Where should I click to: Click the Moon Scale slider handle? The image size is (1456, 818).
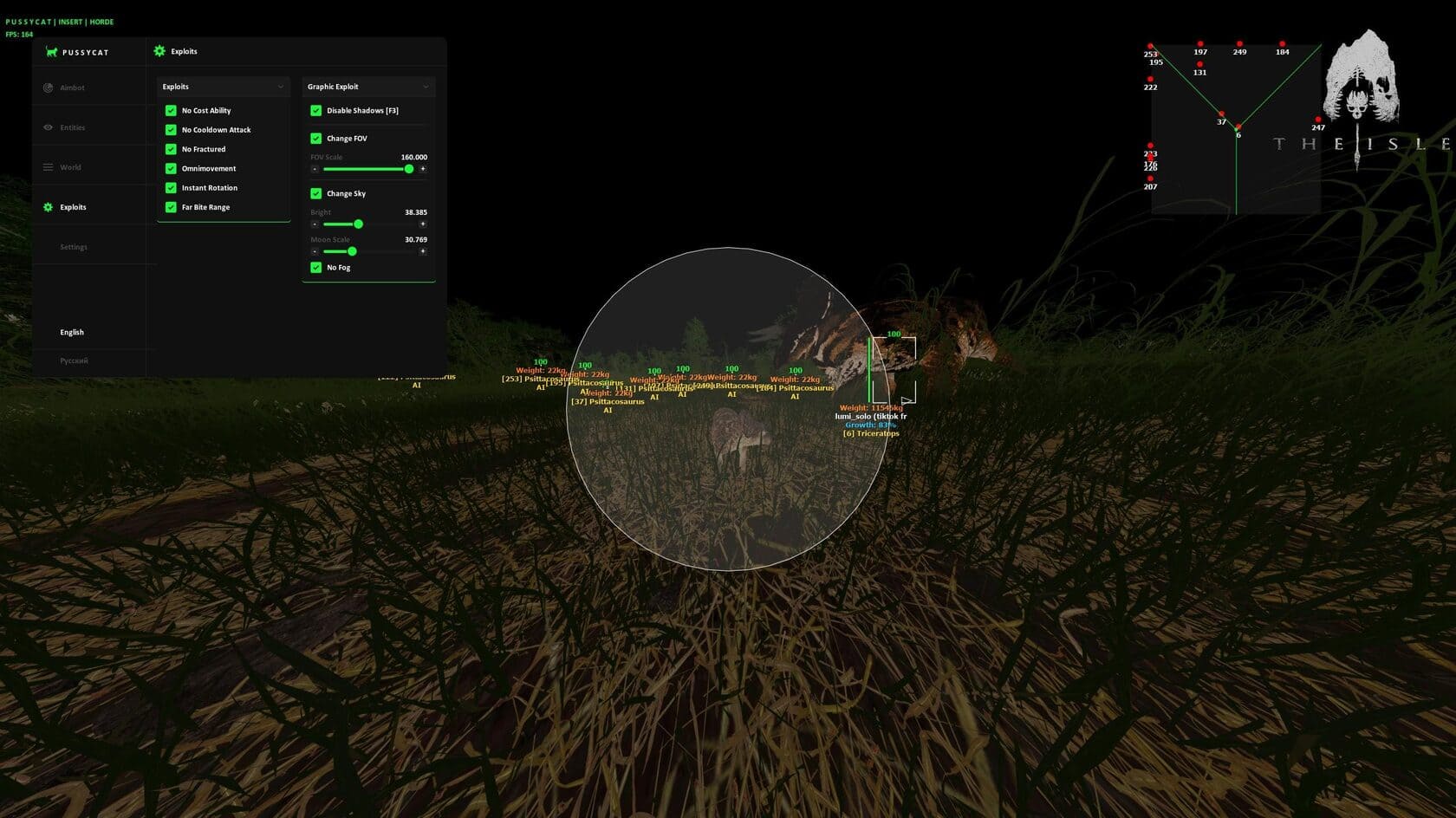coord(352,251)
